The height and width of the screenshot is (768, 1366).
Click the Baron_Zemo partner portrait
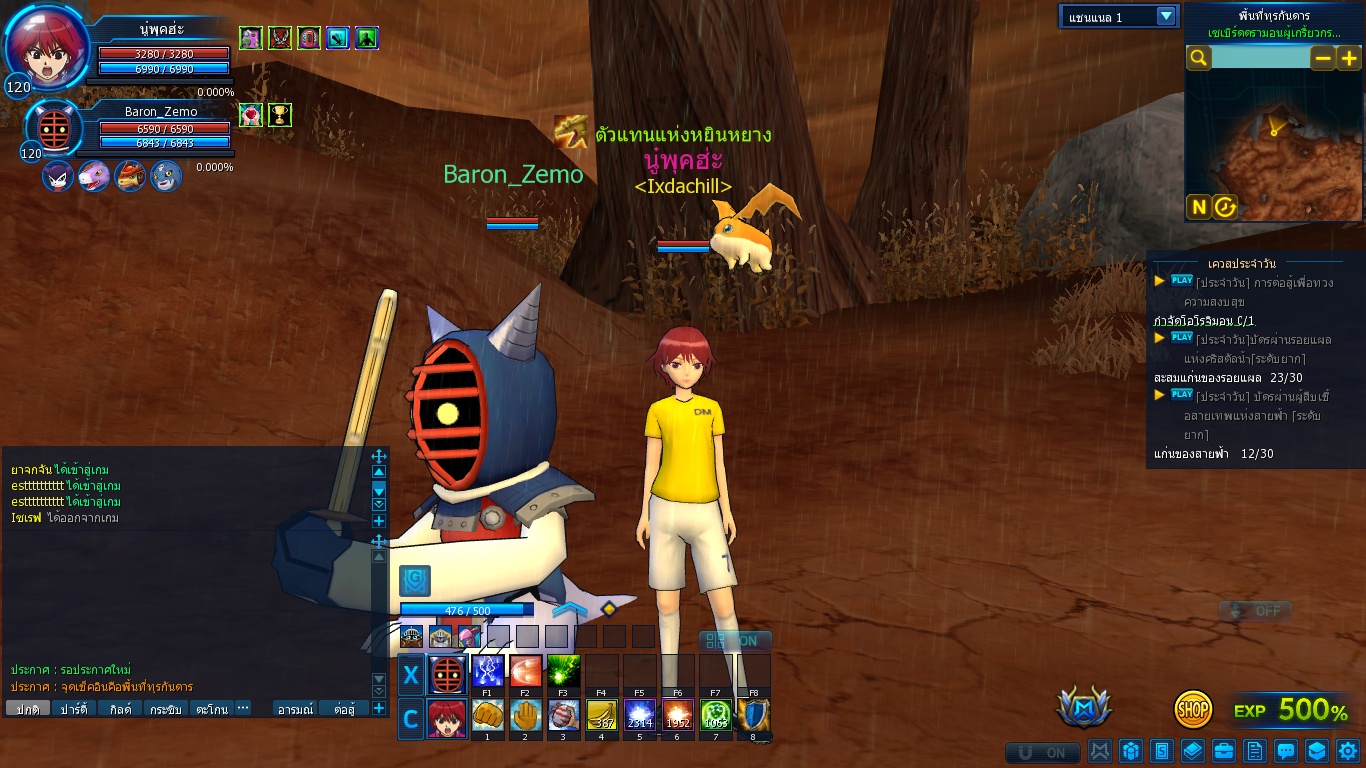click(x=52, y=129)
